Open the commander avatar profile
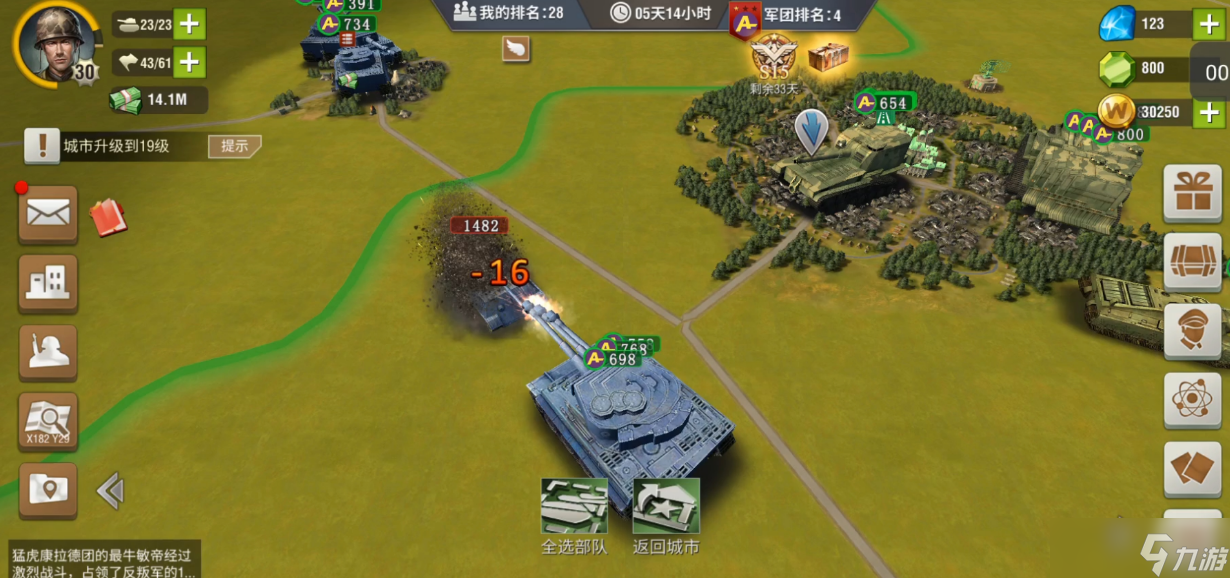Viewport: 1230px width, 578px height. pyautogui.click(x=46, y=40)
